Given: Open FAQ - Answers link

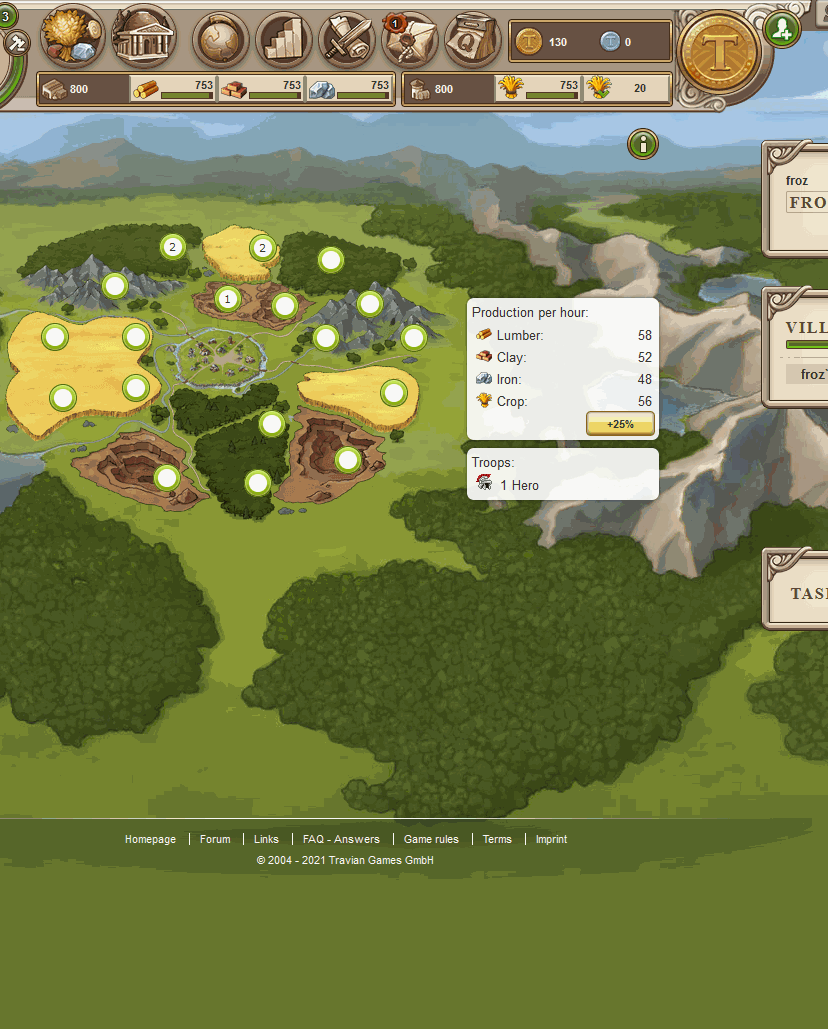Looking at the screenshot, I should tap(341, 839).
